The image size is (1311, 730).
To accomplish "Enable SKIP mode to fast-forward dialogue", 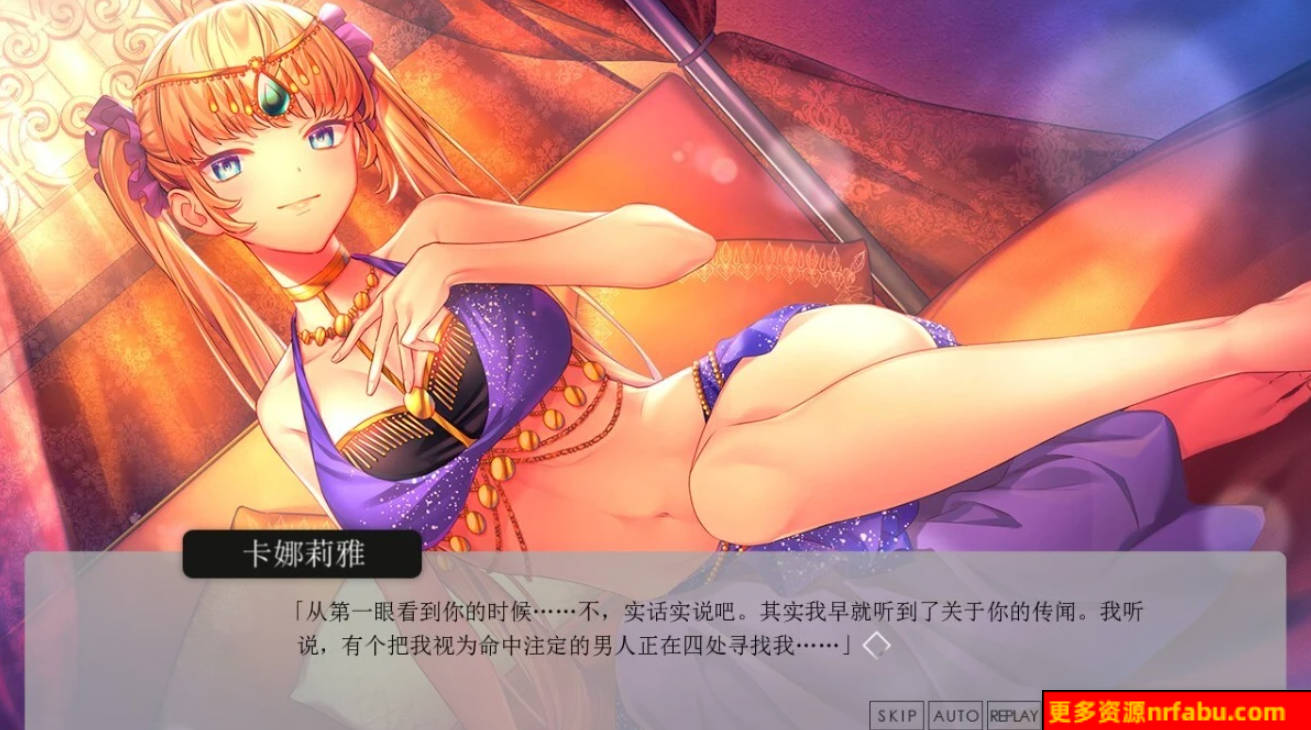I will (899, 715).
